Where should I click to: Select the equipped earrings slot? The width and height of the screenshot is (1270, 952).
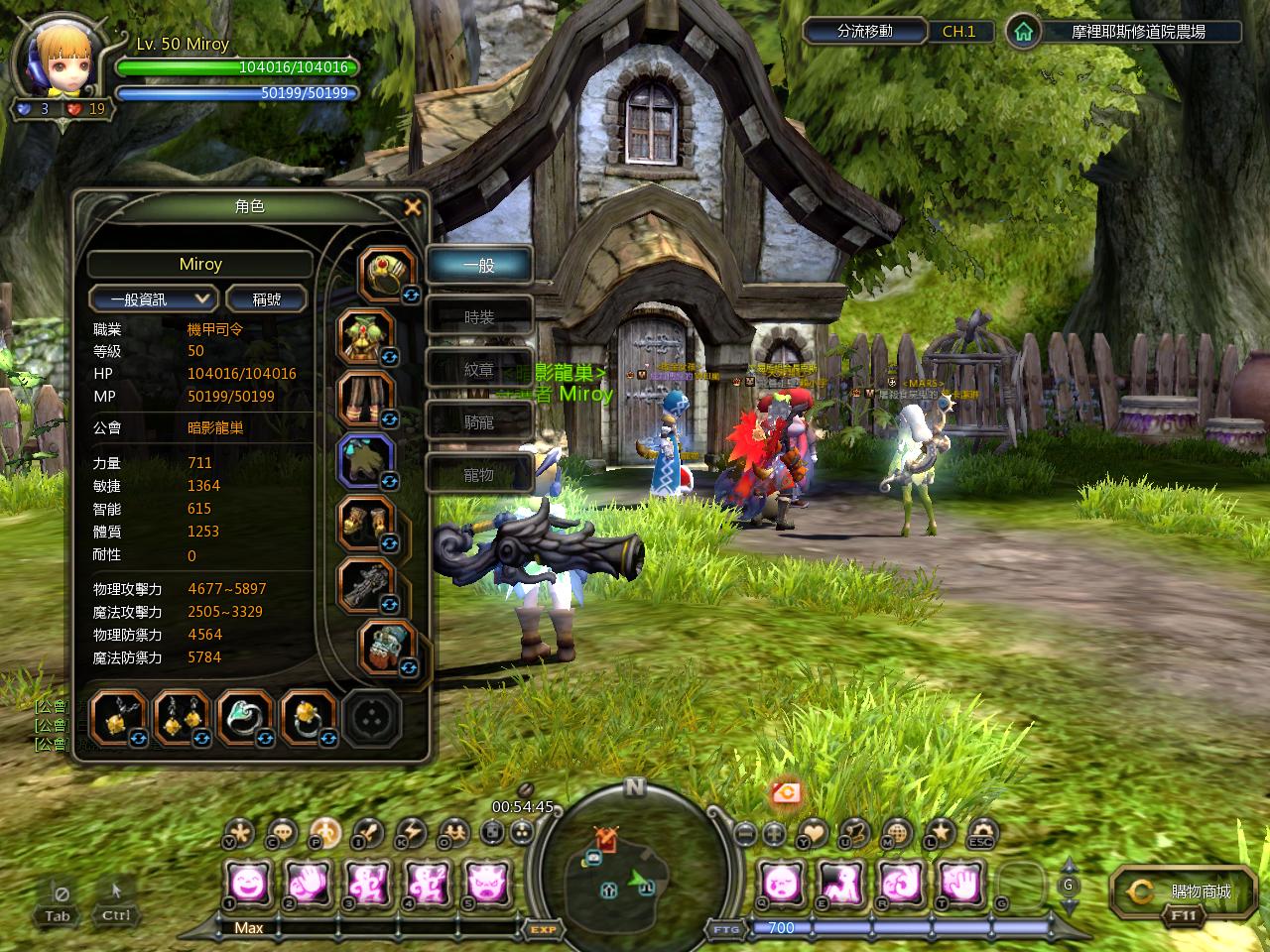click(182, 716)
